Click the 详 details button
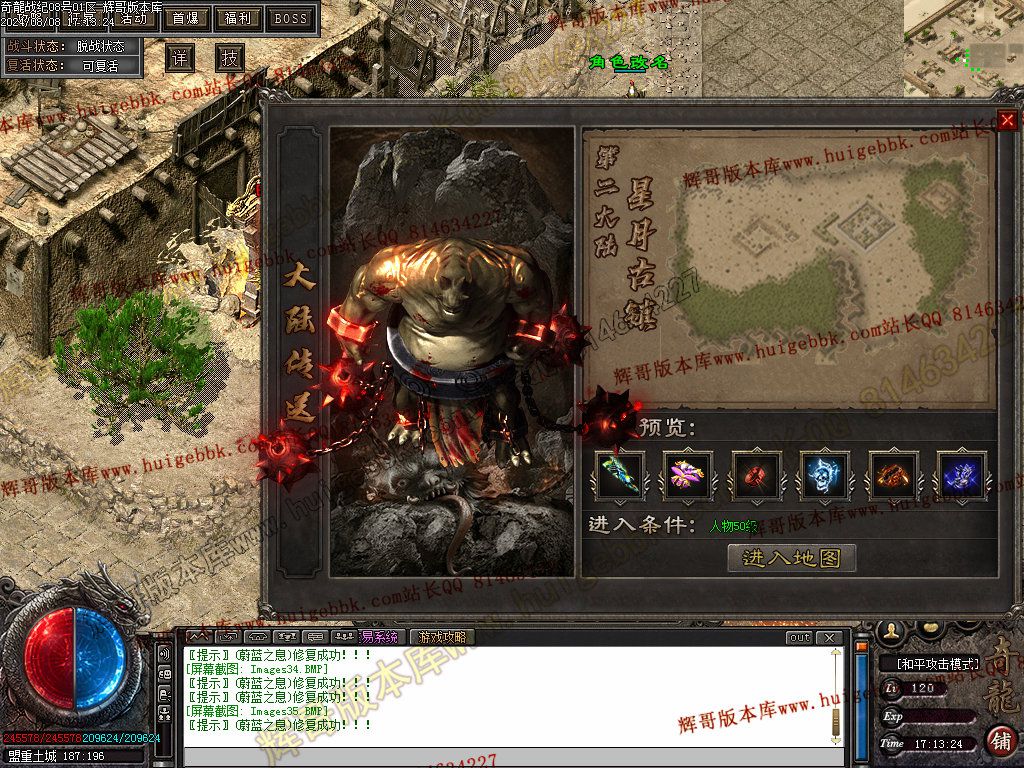The width and height of the screenshot is (1024, 768). [x=179, y=58]
